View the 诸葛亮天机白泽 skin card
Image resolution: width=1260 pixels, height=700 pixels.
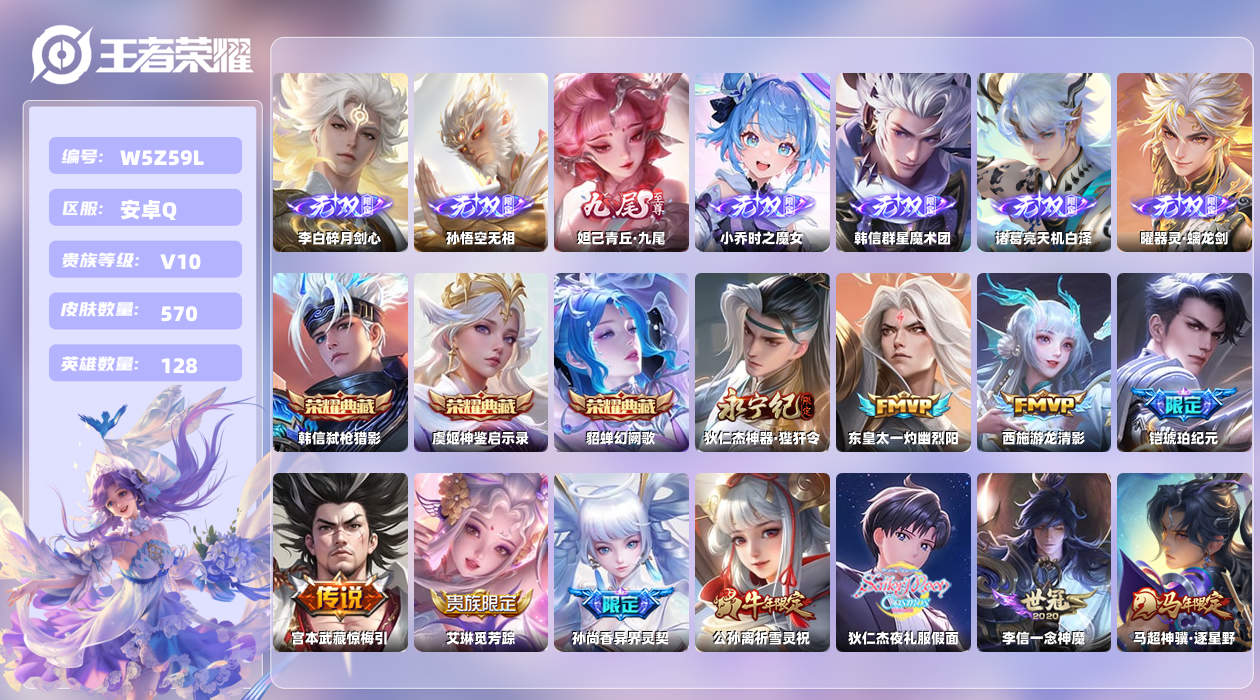tap(1044, 162)
